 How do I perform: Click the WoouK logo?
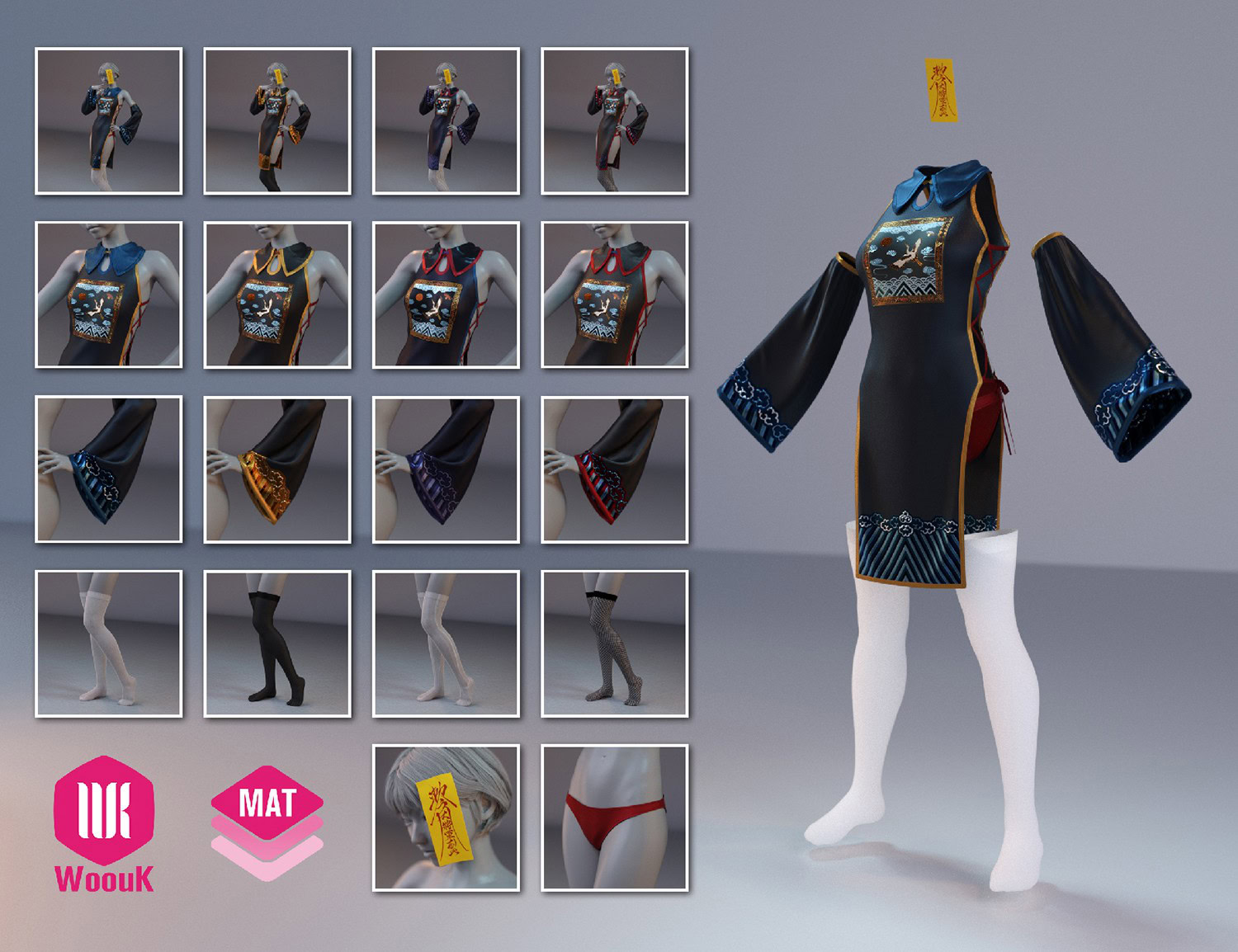[x=104, y=822]
